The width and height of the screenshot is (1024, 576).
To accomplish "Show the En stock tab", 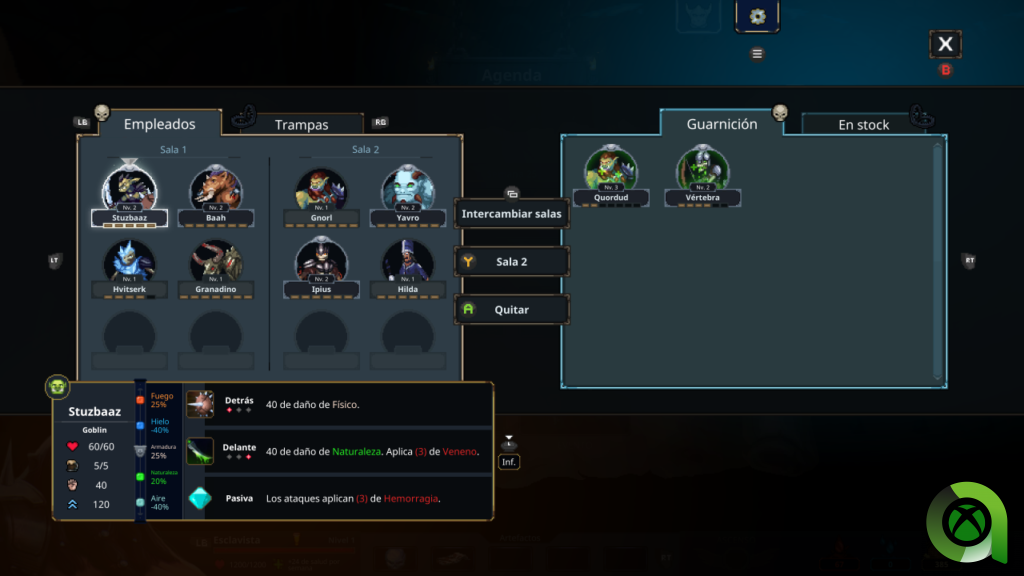I will point(863,125).
